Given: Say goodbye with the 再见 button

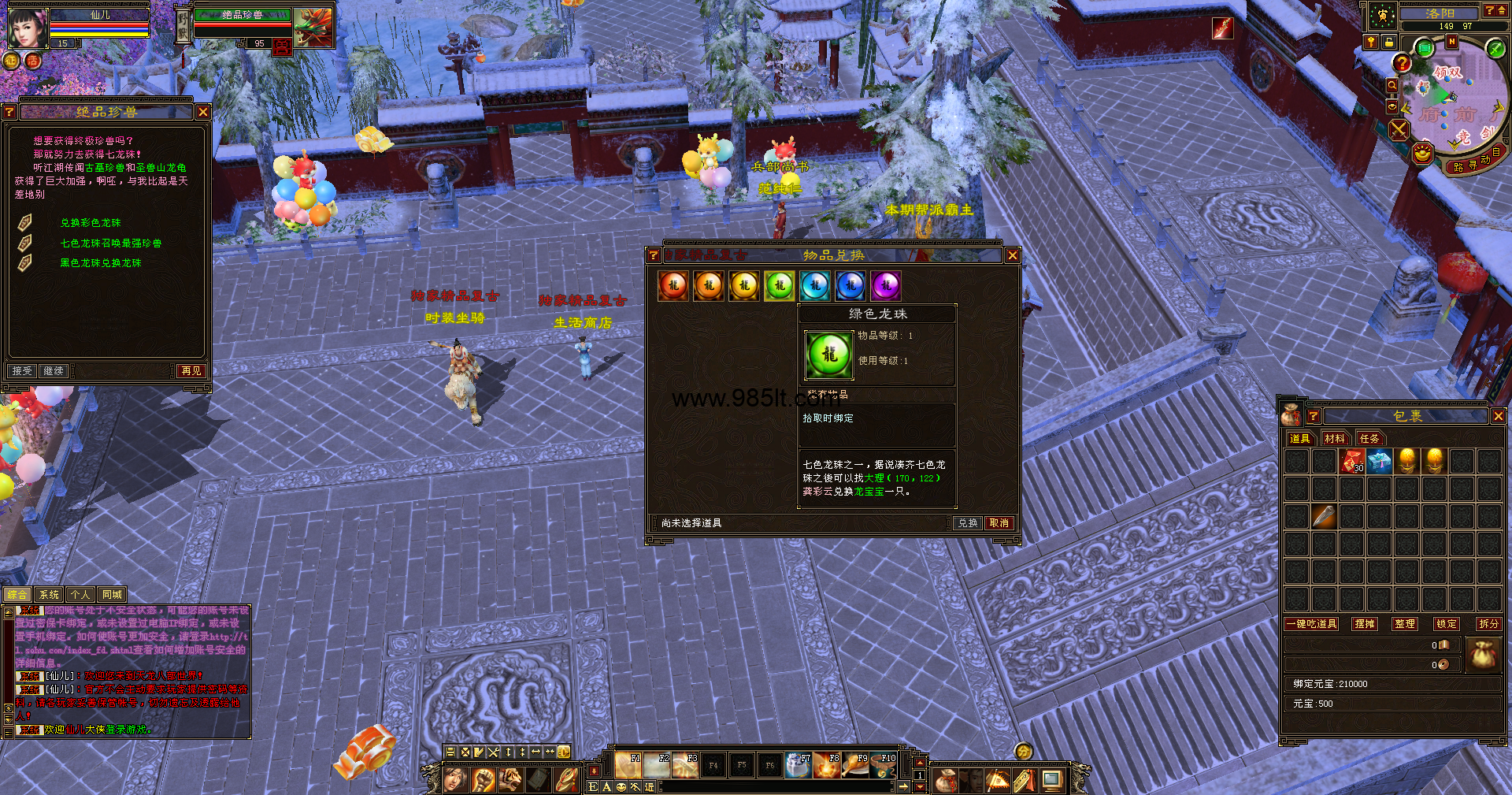Looking at the screenshot, I should click(x=191, y=371).
